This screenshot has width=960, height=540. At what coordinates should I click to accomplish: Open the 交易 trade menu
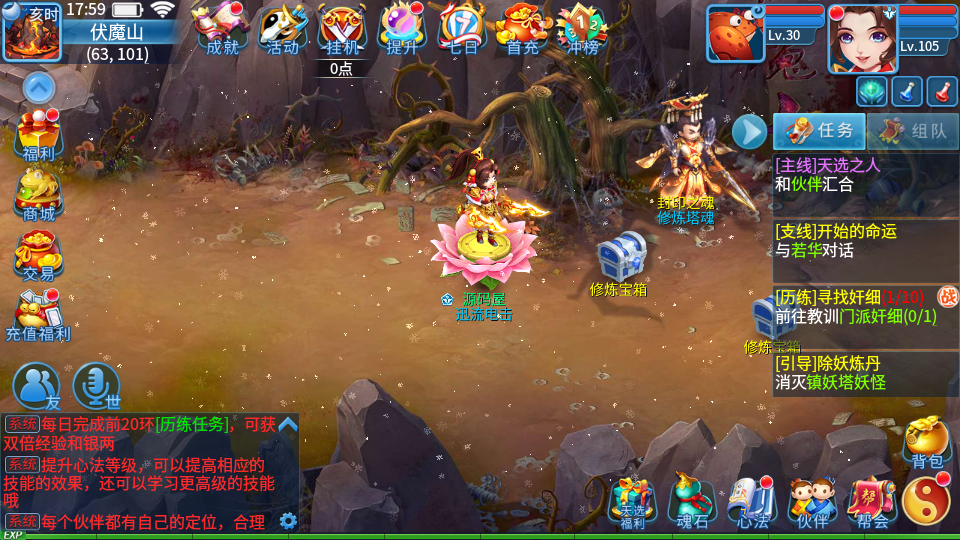coord(39,255)
